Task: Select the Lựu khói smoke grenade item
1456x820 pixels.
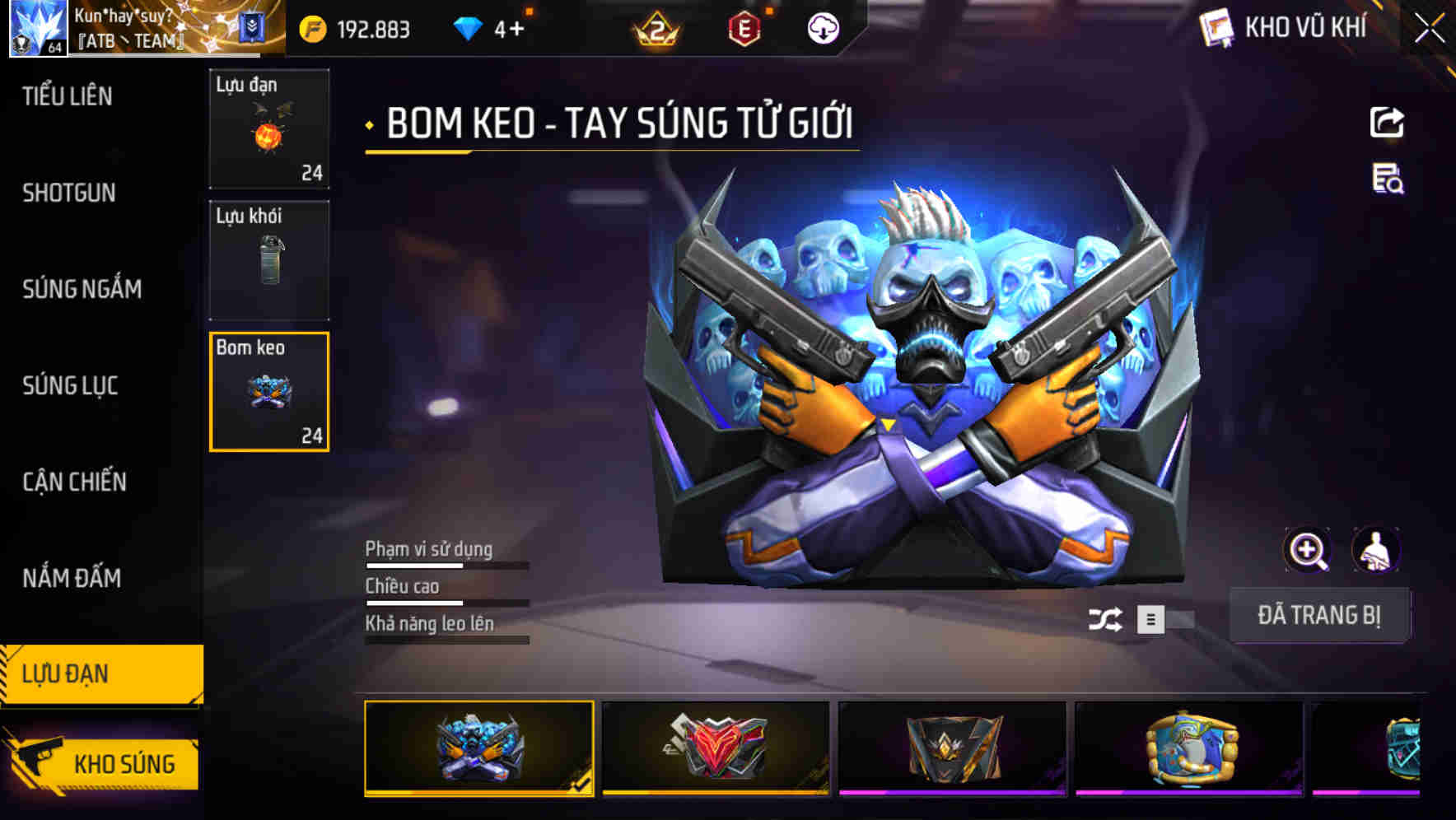Action: (x=268, y=259)
